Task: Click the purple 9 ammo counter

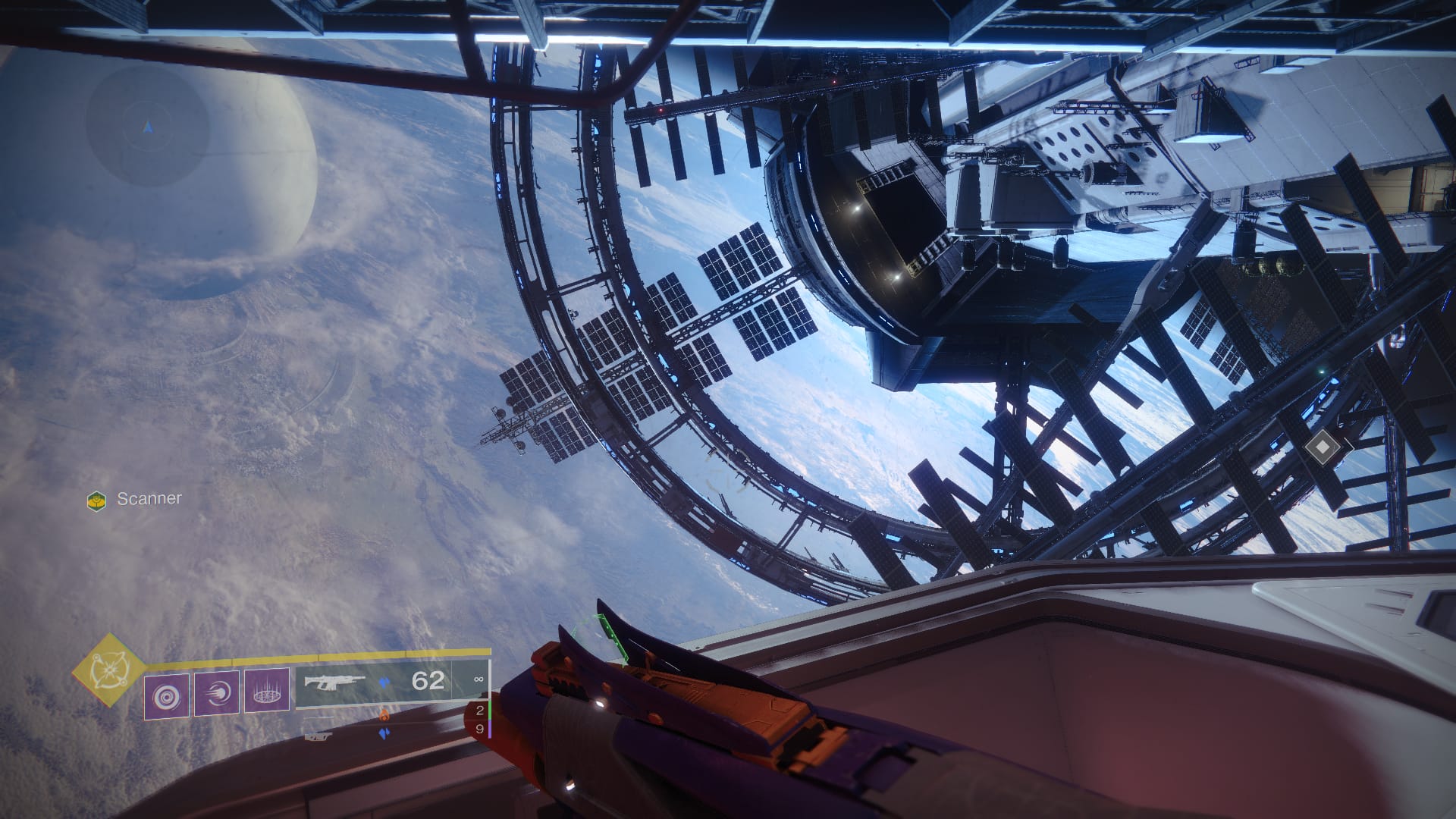Action: point(481,729)
